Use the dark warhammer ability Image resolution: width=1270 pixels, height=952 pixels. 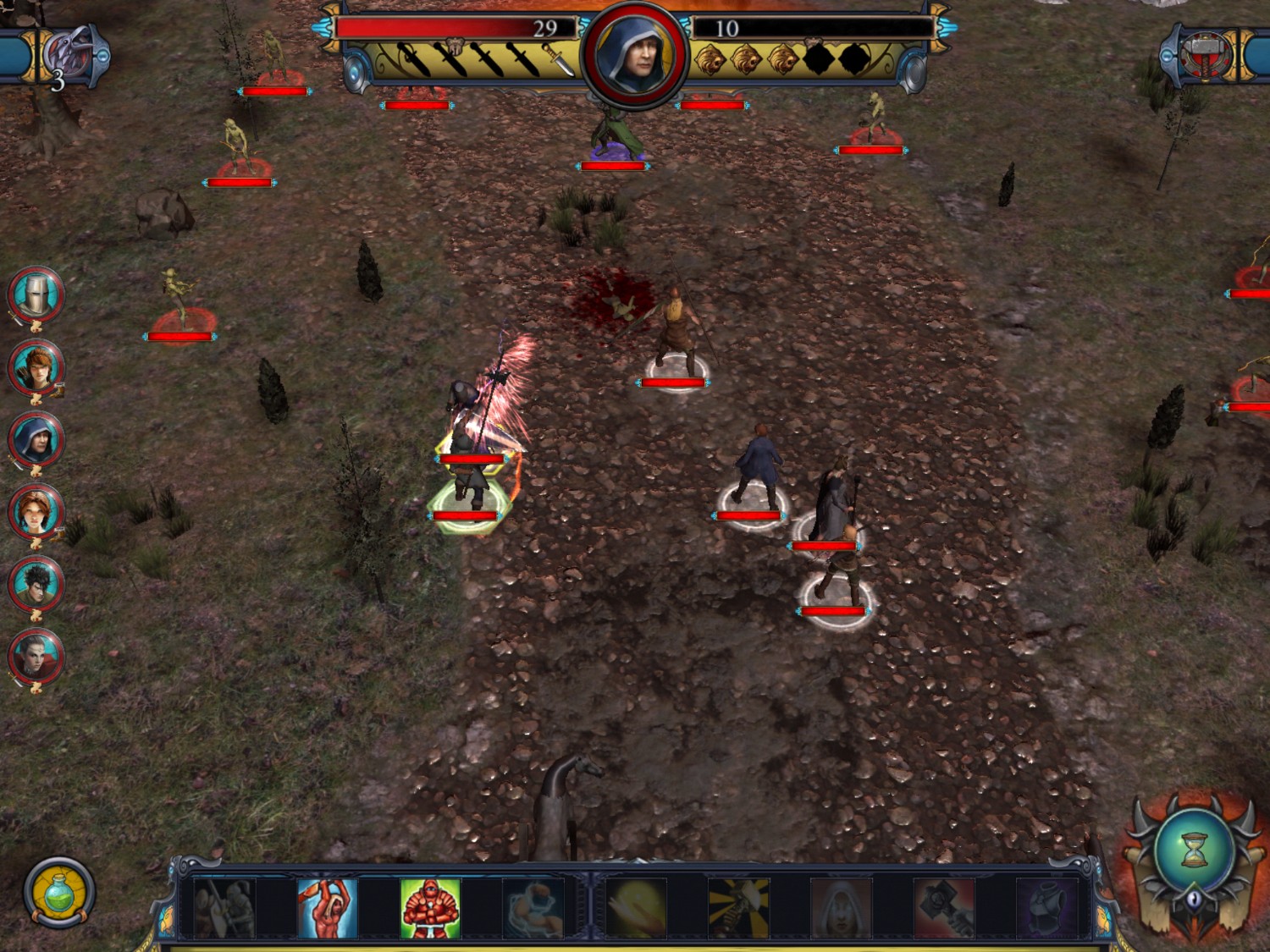[x=943, y=909]
